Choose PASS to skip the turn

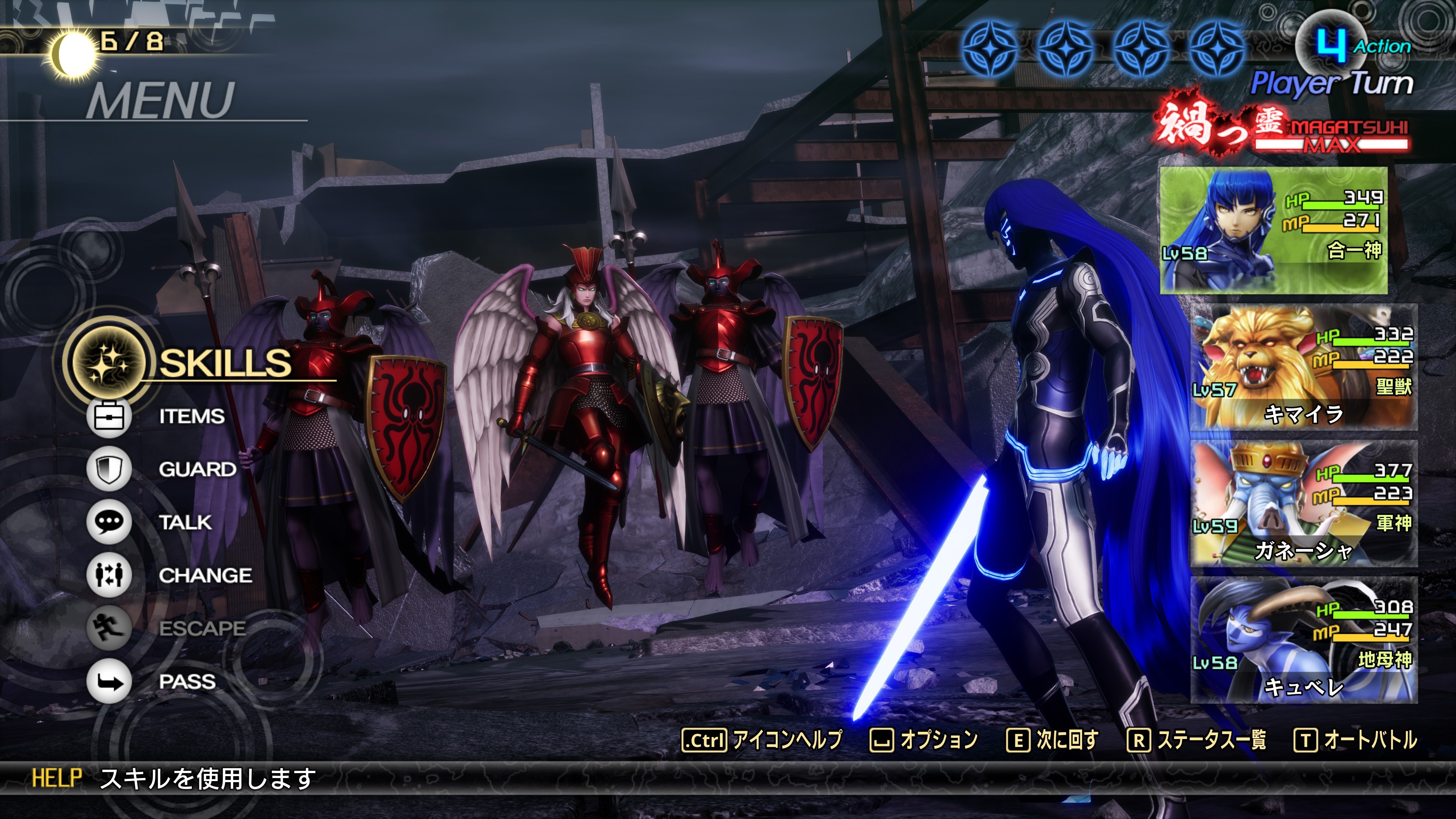pos(187,682)
